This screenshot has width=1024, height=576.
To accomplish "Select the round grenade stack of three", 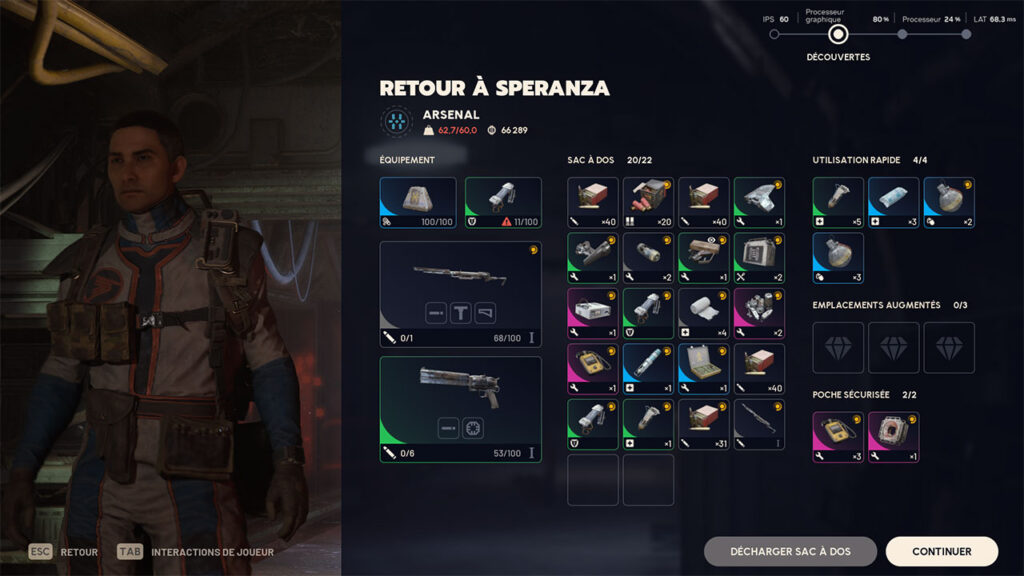I will pos(838,258).
